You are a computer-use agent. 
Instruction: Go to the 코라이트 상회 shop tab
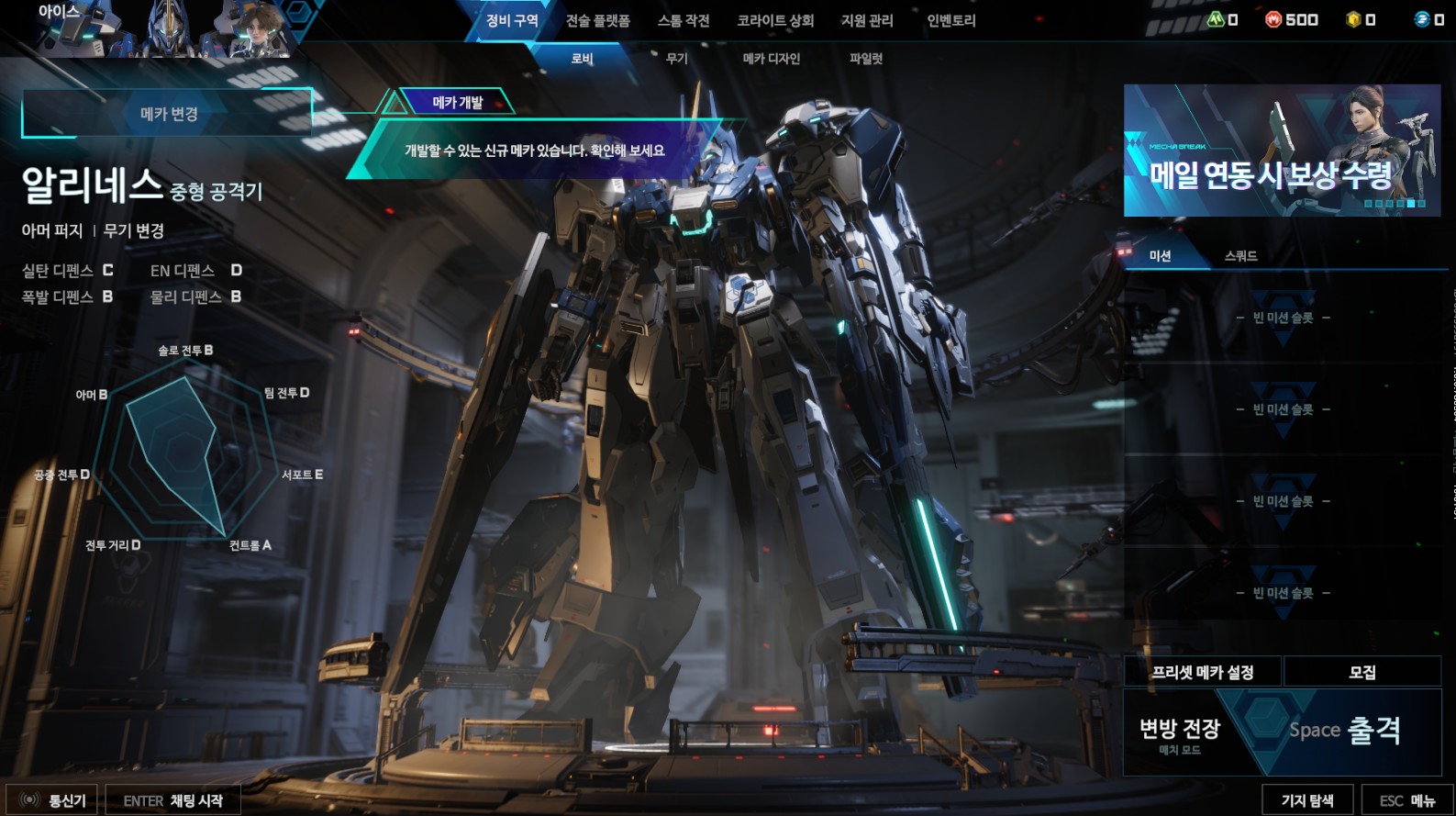tap(775, 20)
